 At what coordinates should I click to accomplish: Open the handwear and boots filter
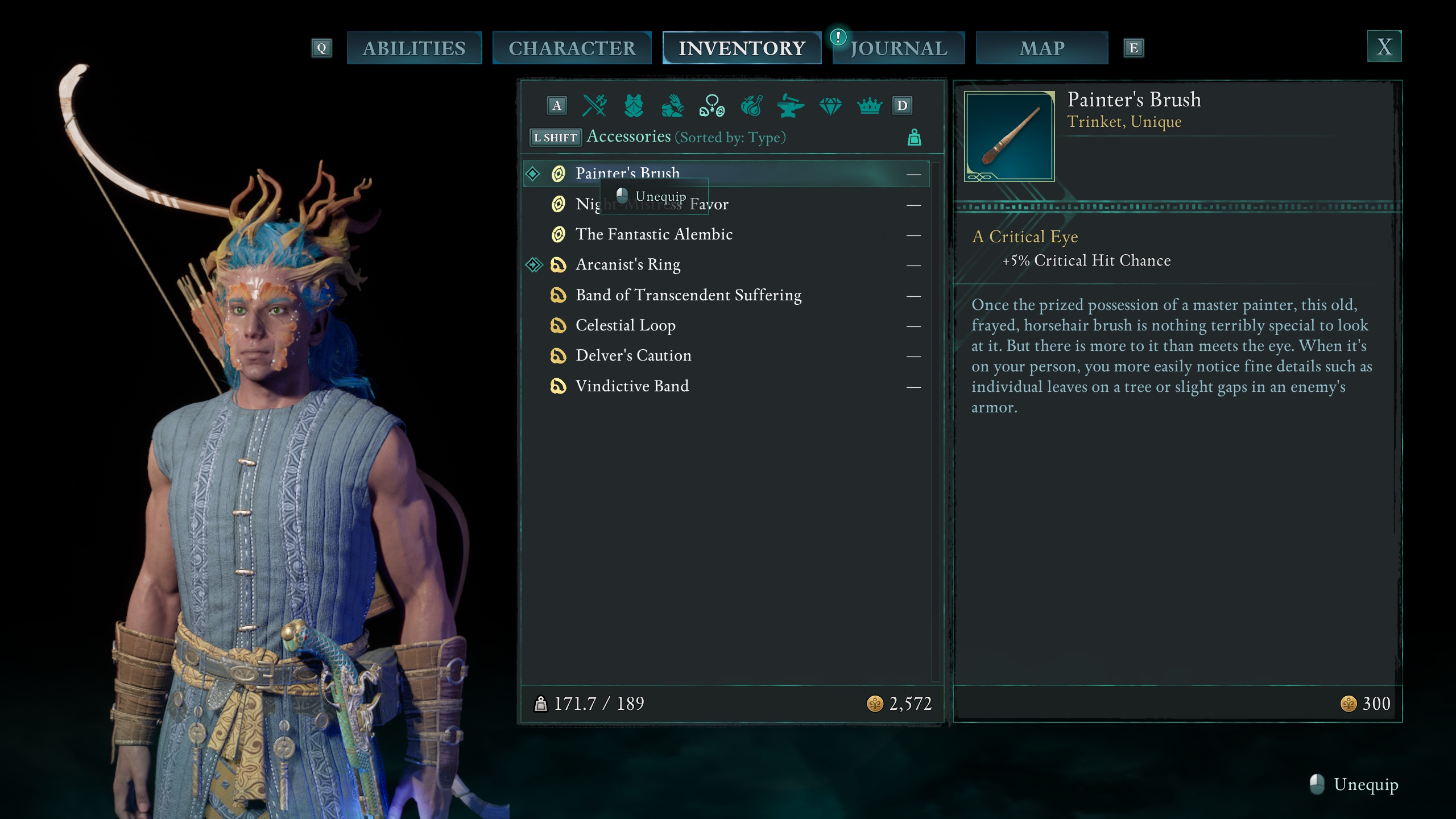pyautogui.click(x=672, y=105)
